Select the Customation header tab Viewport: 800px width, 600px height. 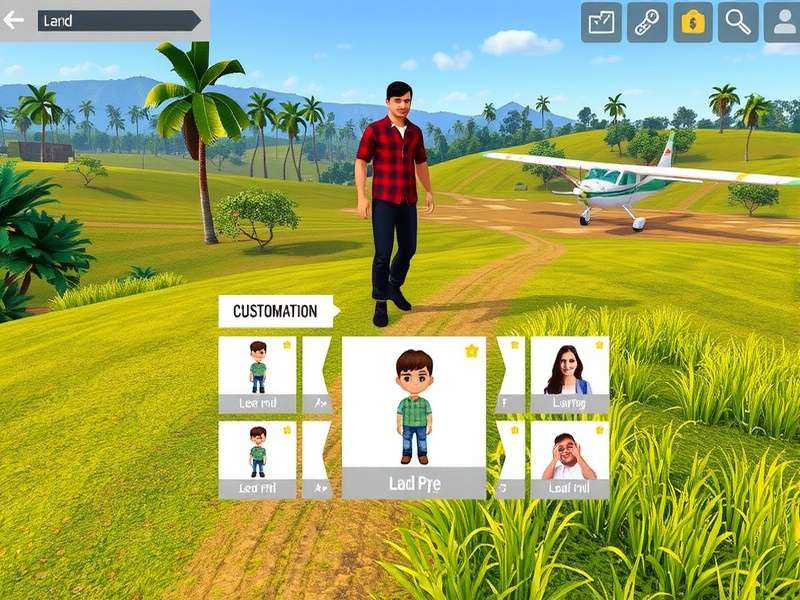[276, 311]
